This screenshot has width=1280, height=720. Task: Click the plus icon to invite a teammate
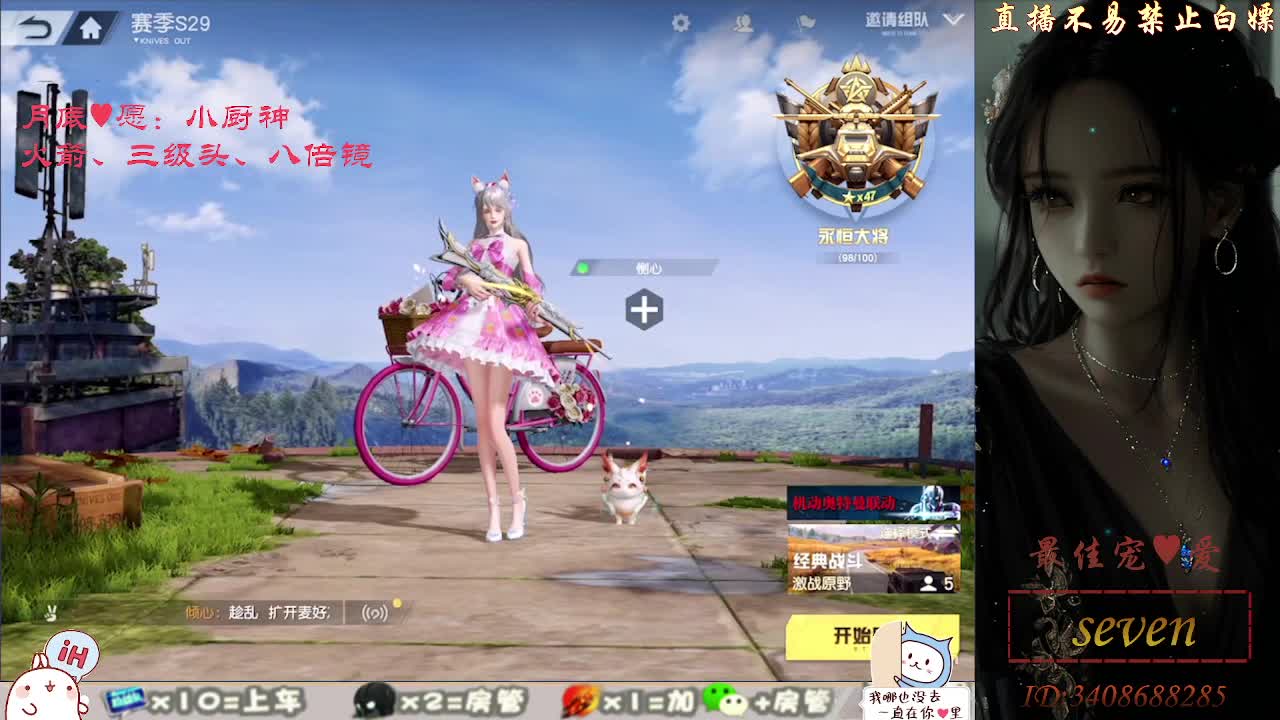(x=645, y=310)
